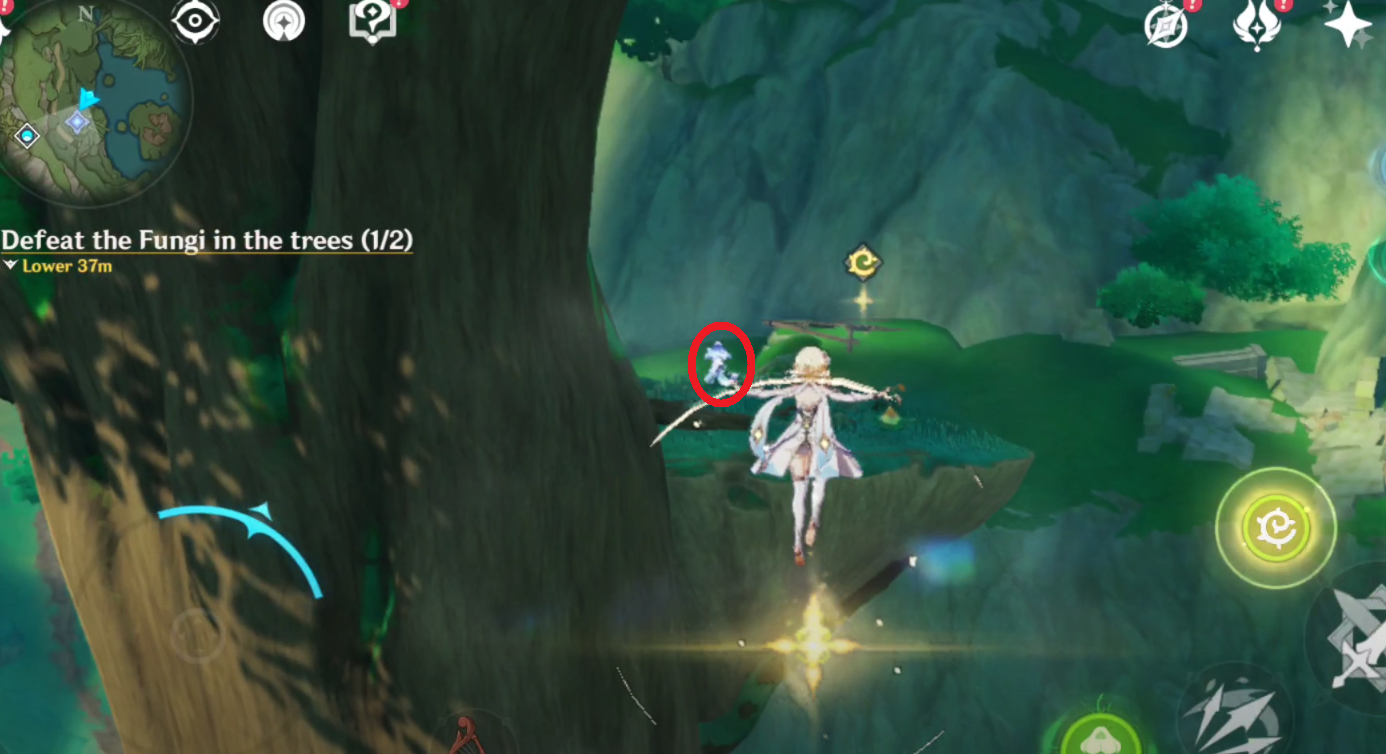Image resolution: width=1386 pixels, height=754 pixels.
Task: Cast the glowing green Elemental Burst
Action: 1275,527
